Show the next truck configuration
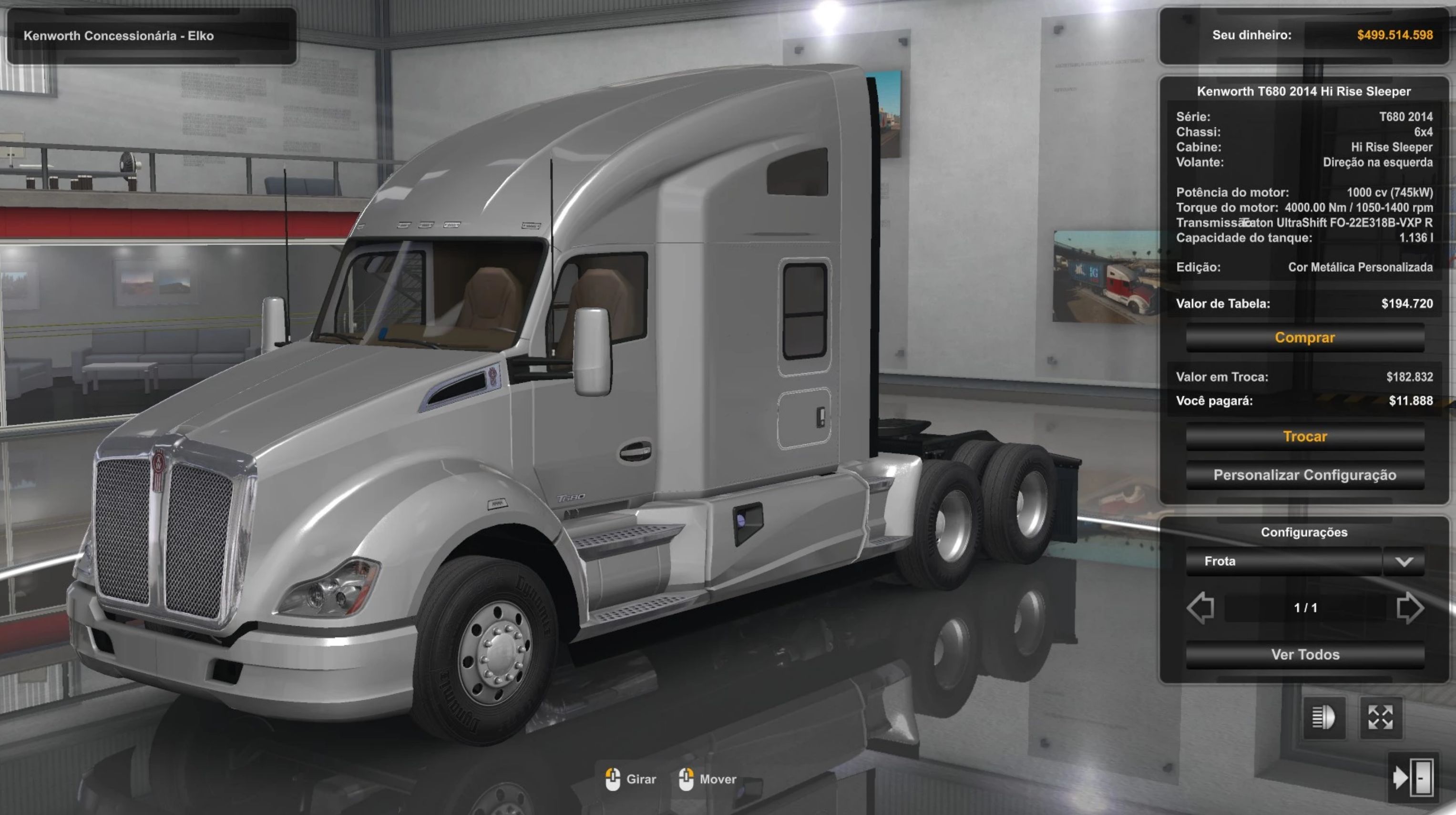 (1409, 608)
